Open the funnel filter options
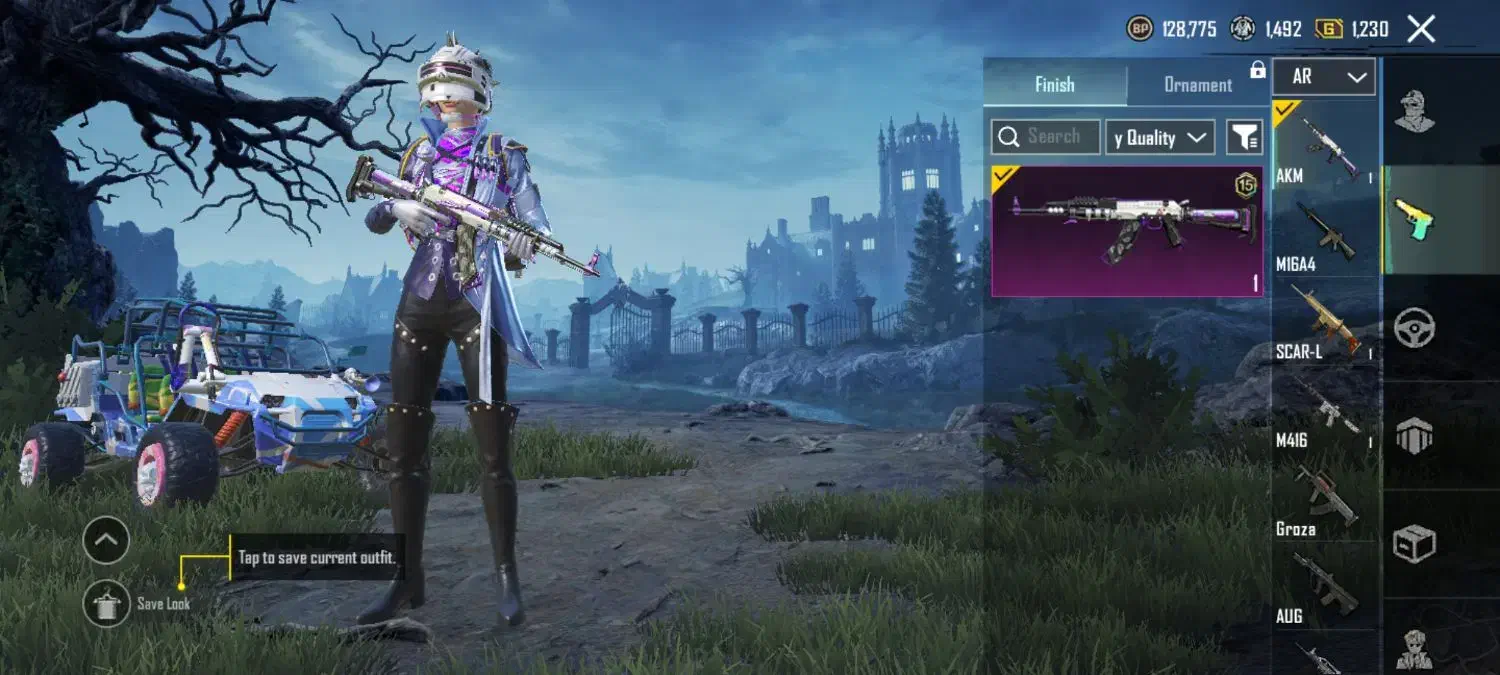Image resolution: width=1500 pixels, height=675 pixels. pos(1244,138)
